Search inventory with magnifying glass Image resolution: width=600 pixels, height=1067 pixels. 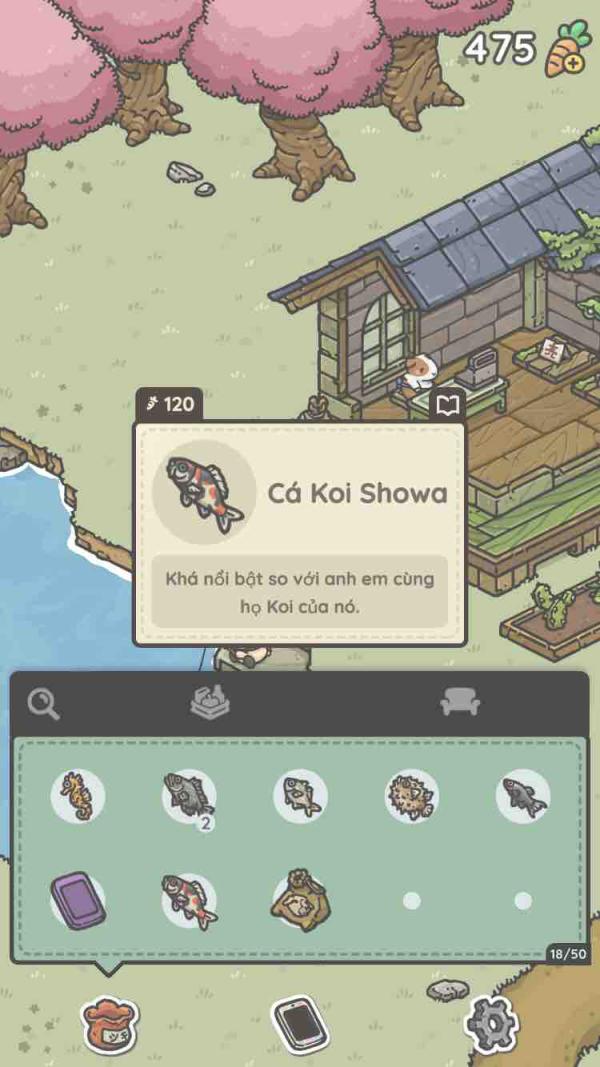tap(43, 704)
